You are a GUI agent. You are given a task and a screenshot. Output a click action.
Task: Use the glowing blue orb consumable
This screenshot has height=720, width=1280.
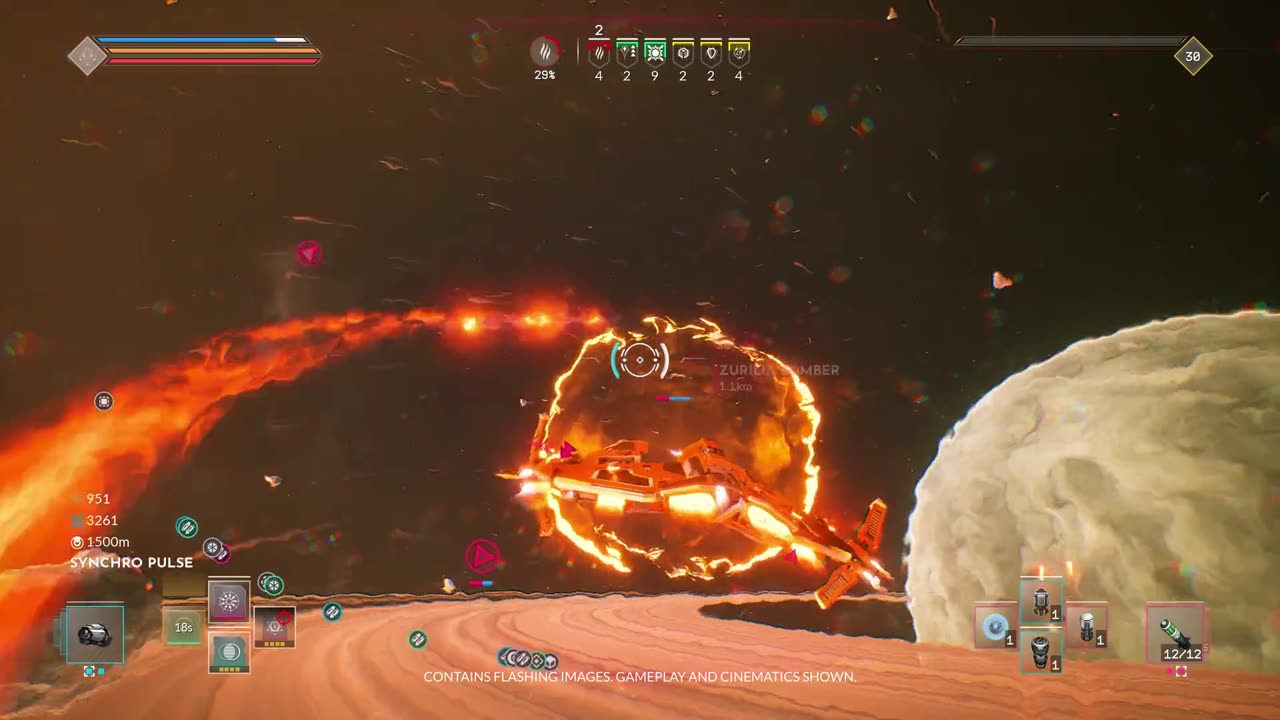click(x=995, y=626)
